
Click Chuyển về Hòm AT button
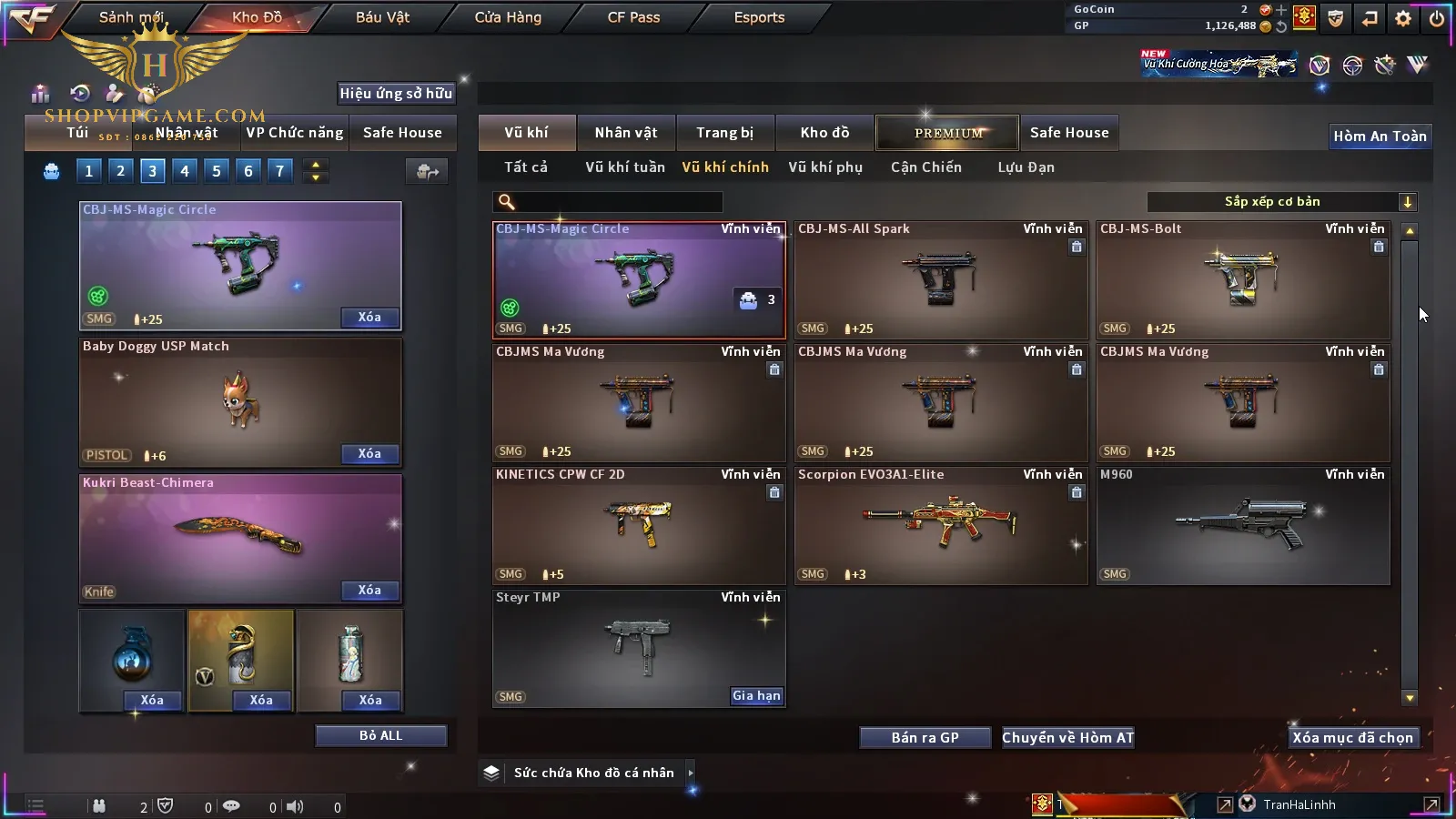tap(1067, 738)
